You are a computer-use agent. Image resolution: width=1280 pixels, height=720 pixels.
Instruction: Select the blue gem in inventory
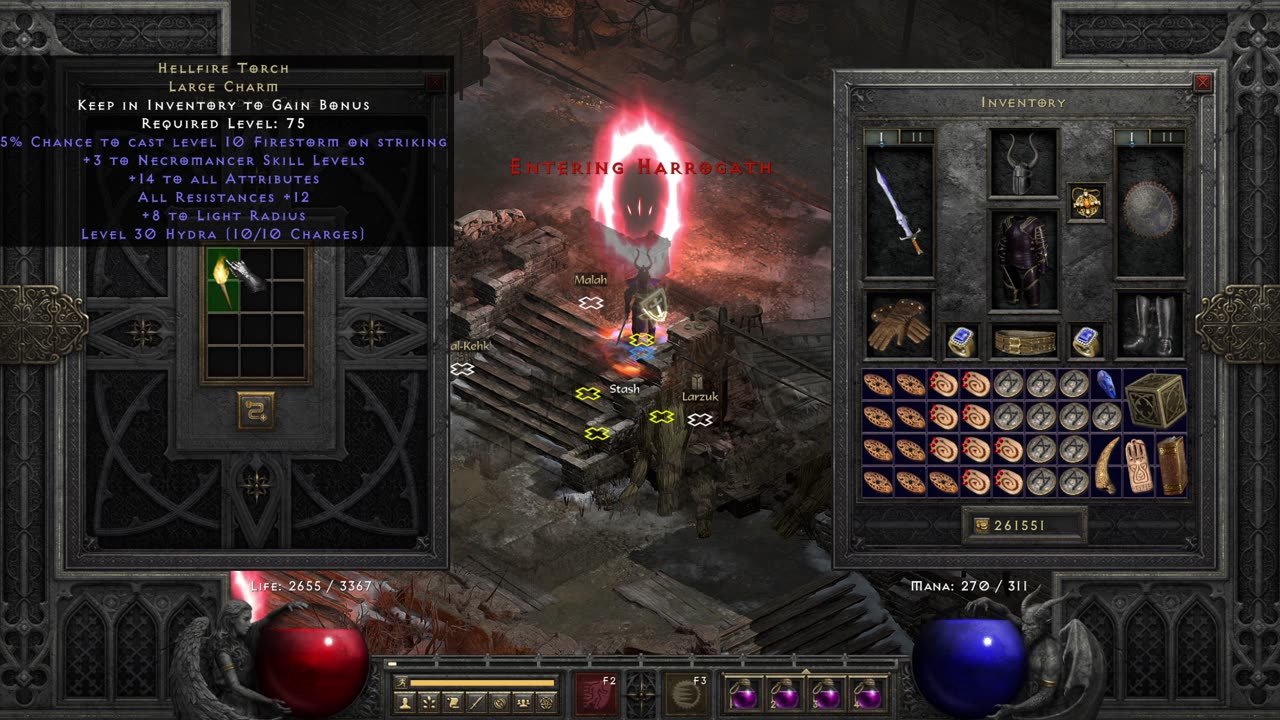click(x=1106, y=384)
